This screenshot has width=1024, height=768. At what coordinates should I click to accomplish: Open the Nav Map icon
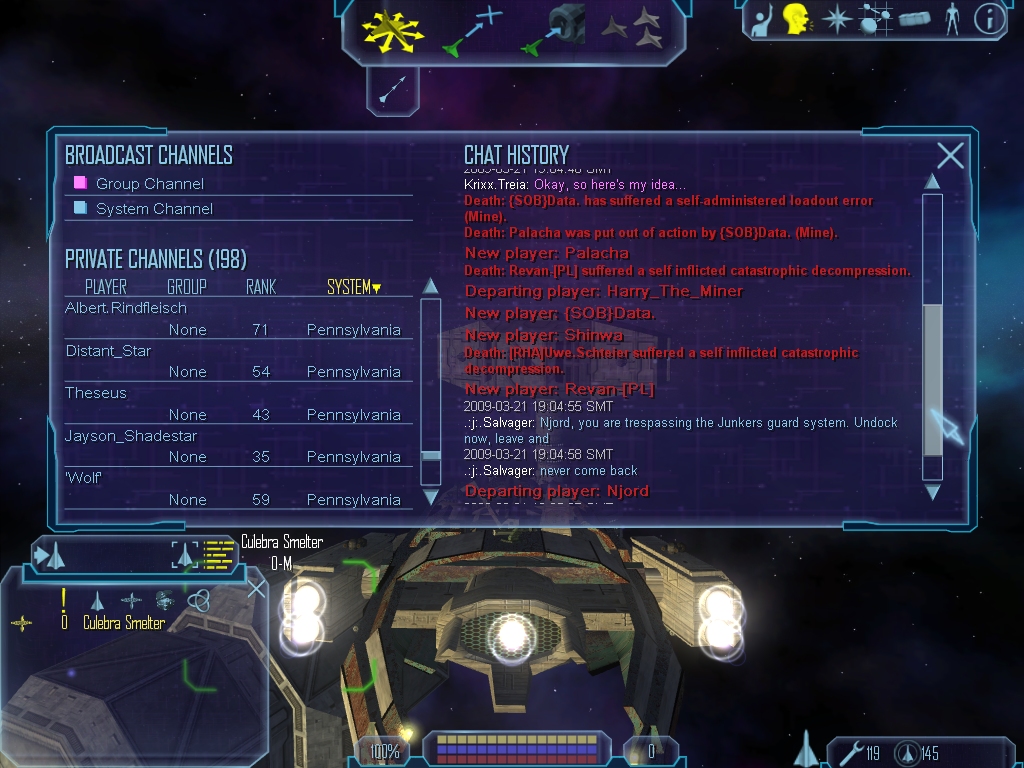click(x=875, y=19)
